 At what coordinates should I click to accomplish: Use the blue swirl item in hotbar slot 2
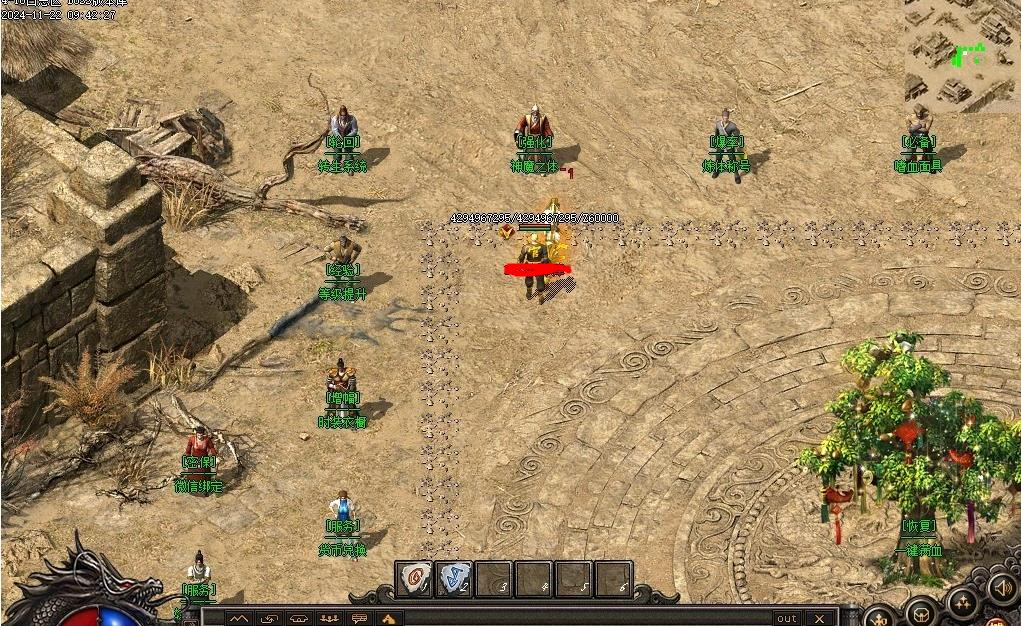(454, 579)
